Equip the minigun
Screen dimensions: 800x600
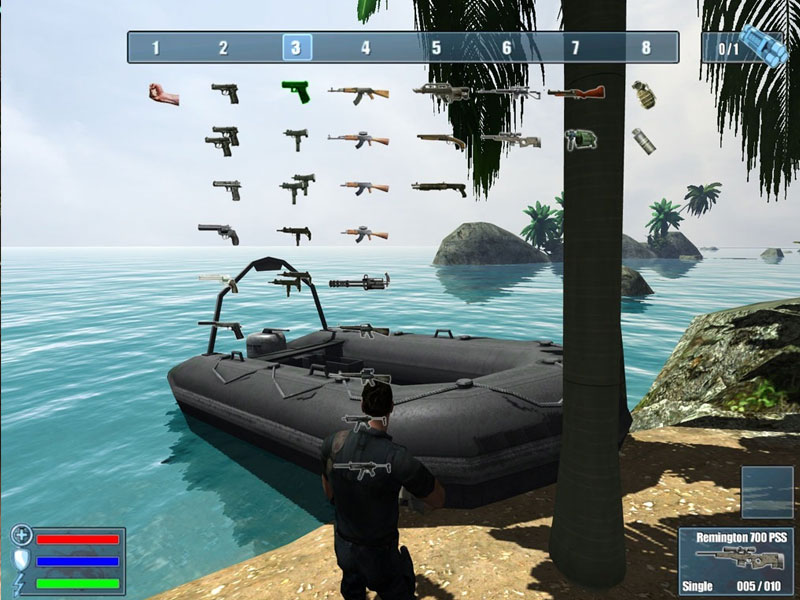[x=358, y=281]
